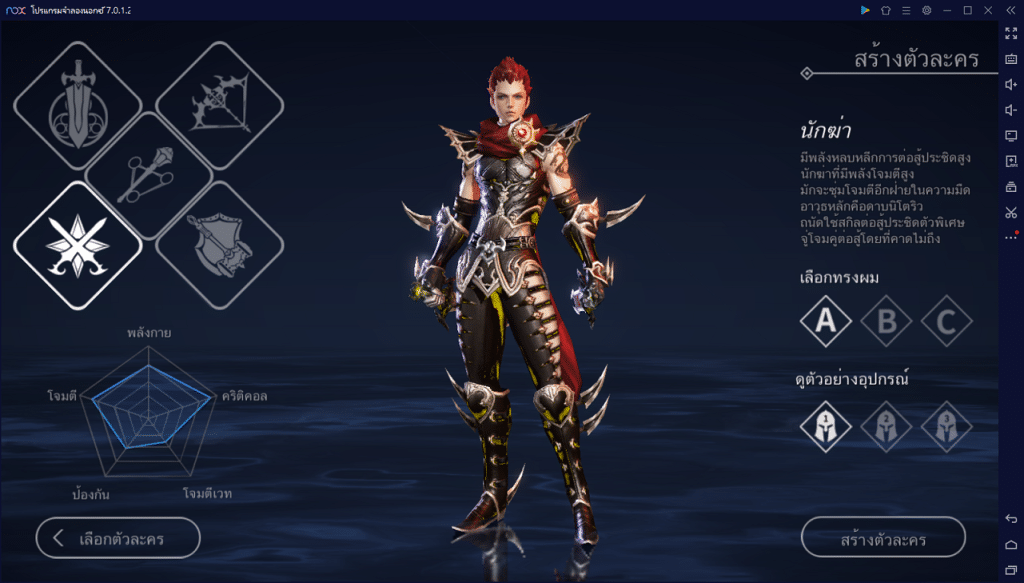Open Nox emulator settings gear
The image size is (1024, 583).
click(927, 10)
